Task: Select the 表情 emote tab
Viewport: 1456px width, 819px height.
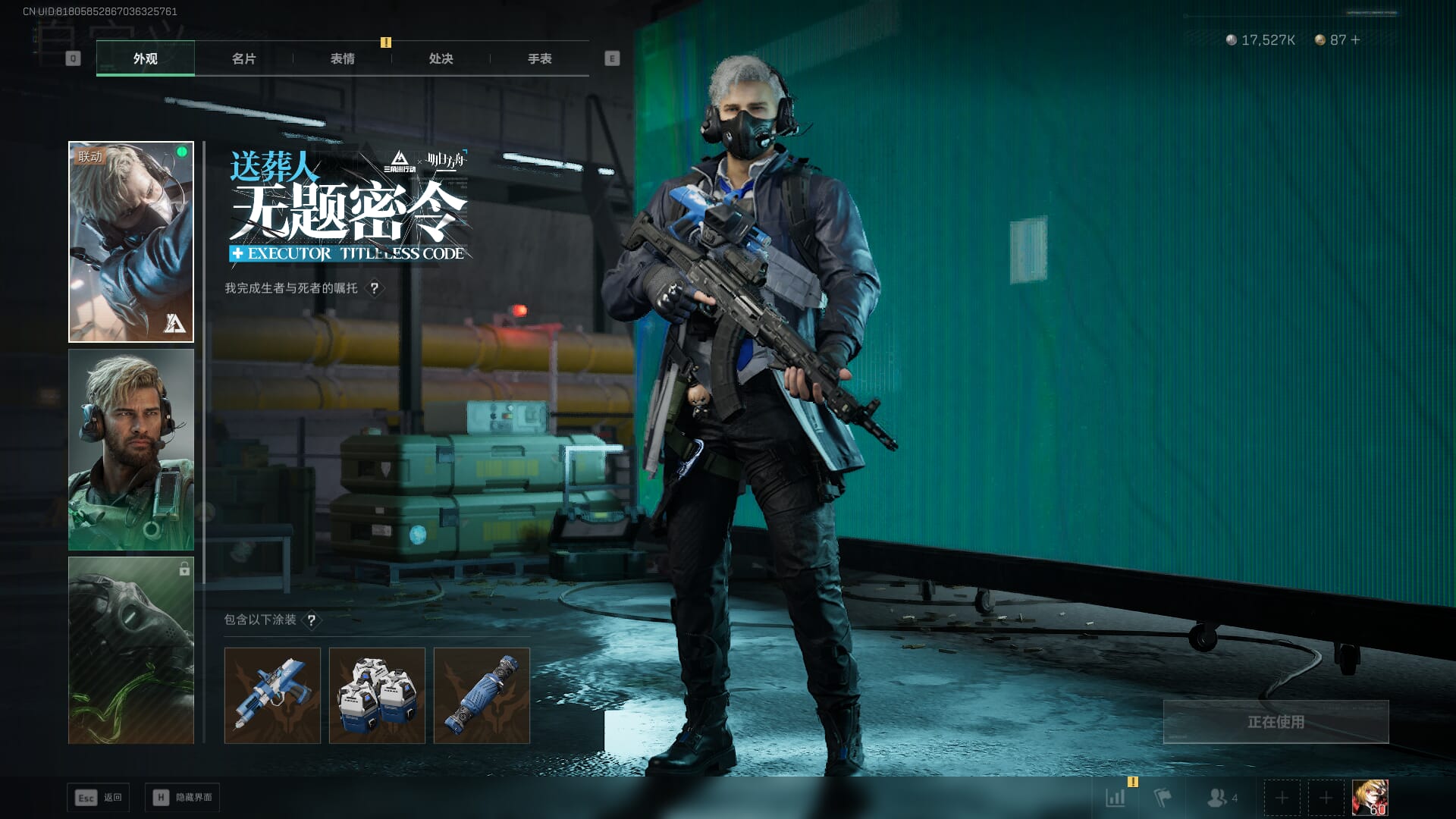Action: click(342, 58)
